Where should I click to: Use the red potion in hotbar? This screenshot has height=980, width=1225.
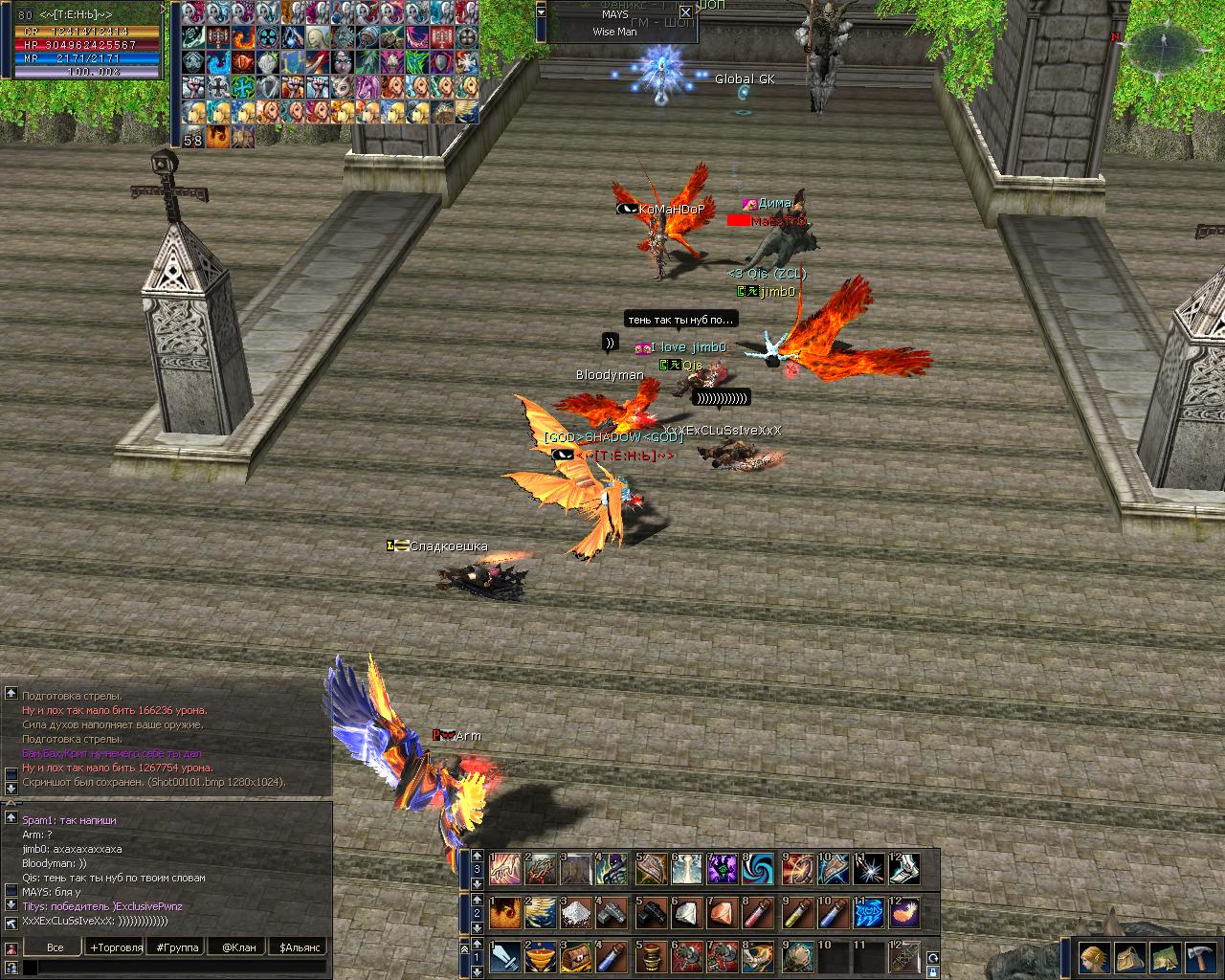tap(759, 913)
